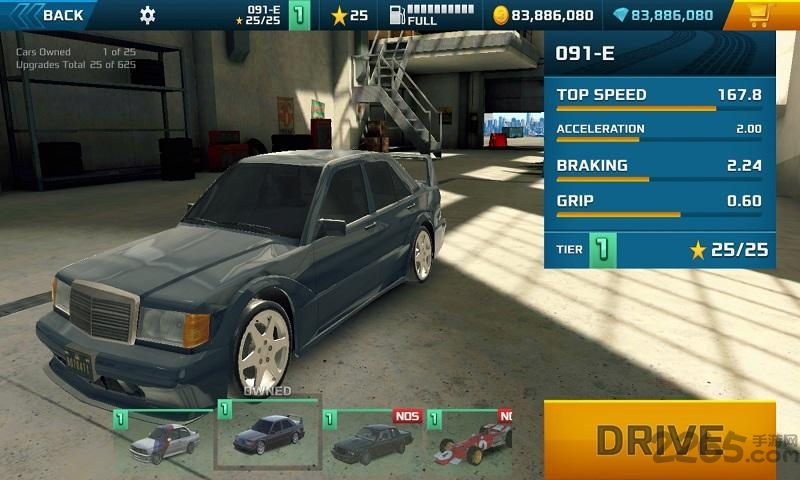The width and height of the screenshot is (800, 480).
Task: Pick the black muscle car thumbnail
Action: [x=372, y=438]
